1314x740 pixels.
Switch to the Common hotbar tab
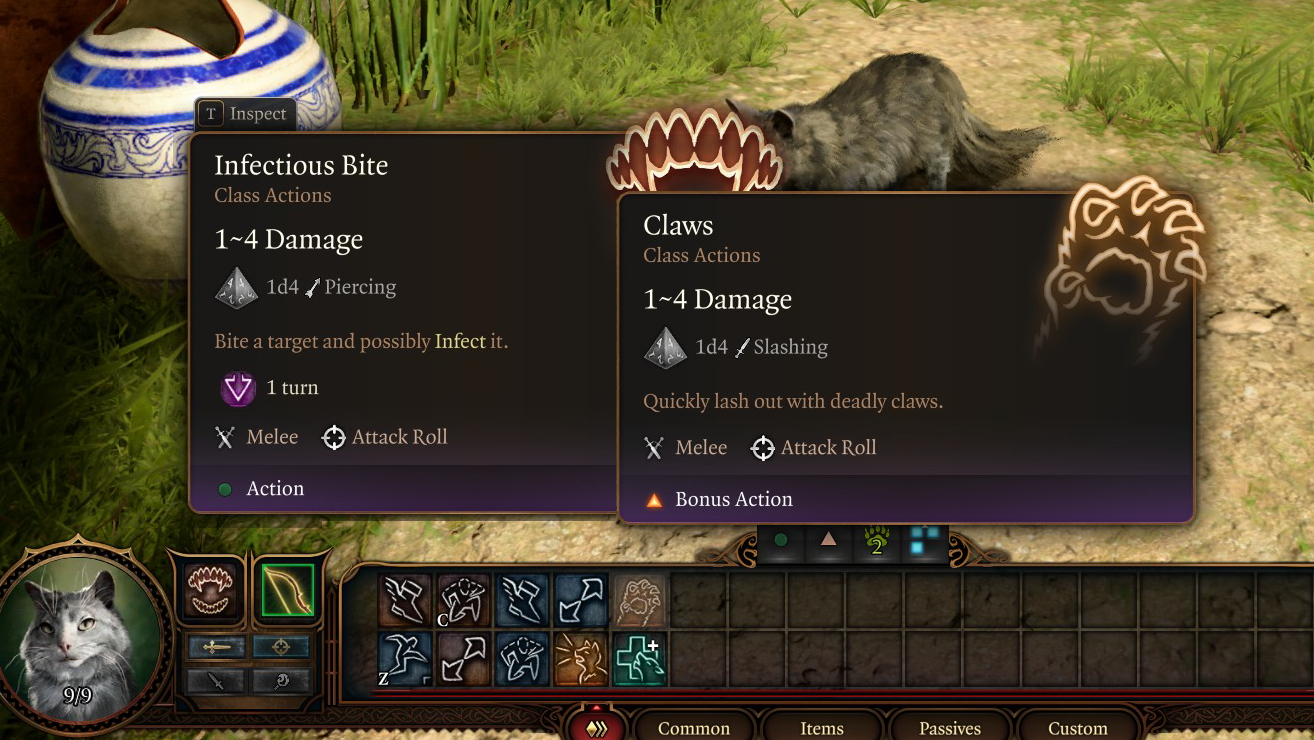(x=694, y=728)
